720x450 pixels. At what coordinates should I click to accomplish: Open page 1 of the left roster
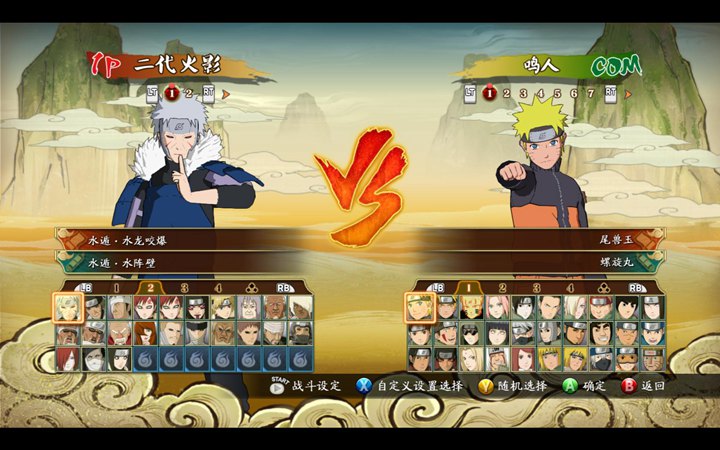[x=116, y=289]
